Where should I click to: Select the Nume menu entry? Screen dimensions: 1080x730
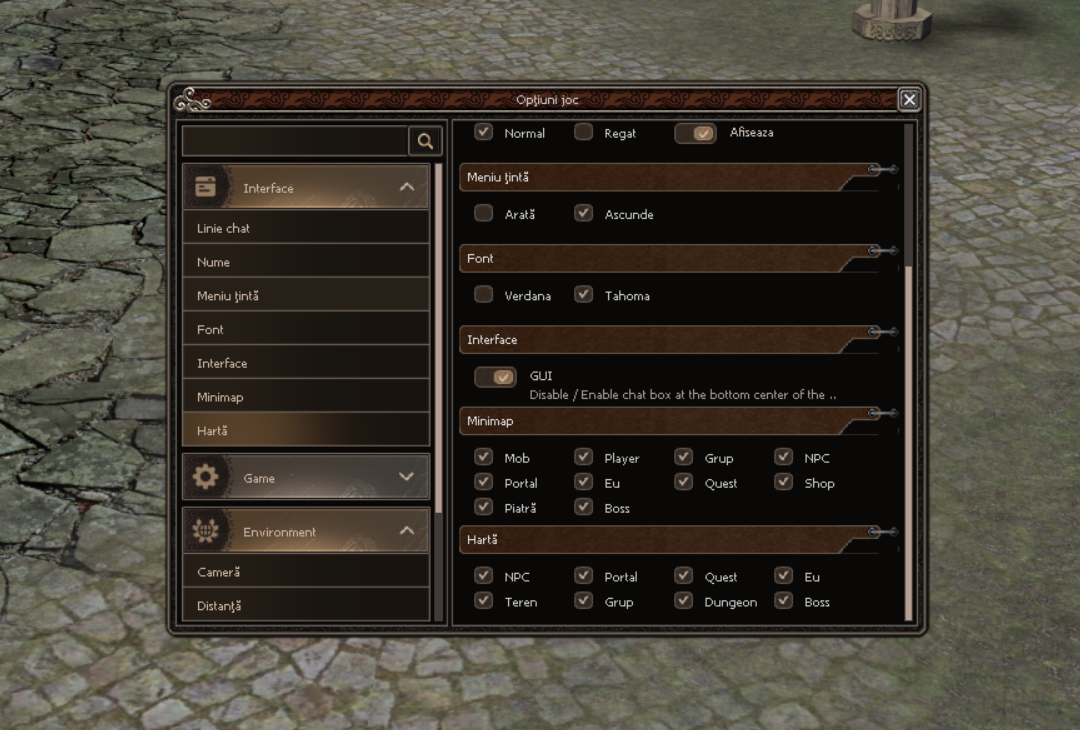pos(305,262)
